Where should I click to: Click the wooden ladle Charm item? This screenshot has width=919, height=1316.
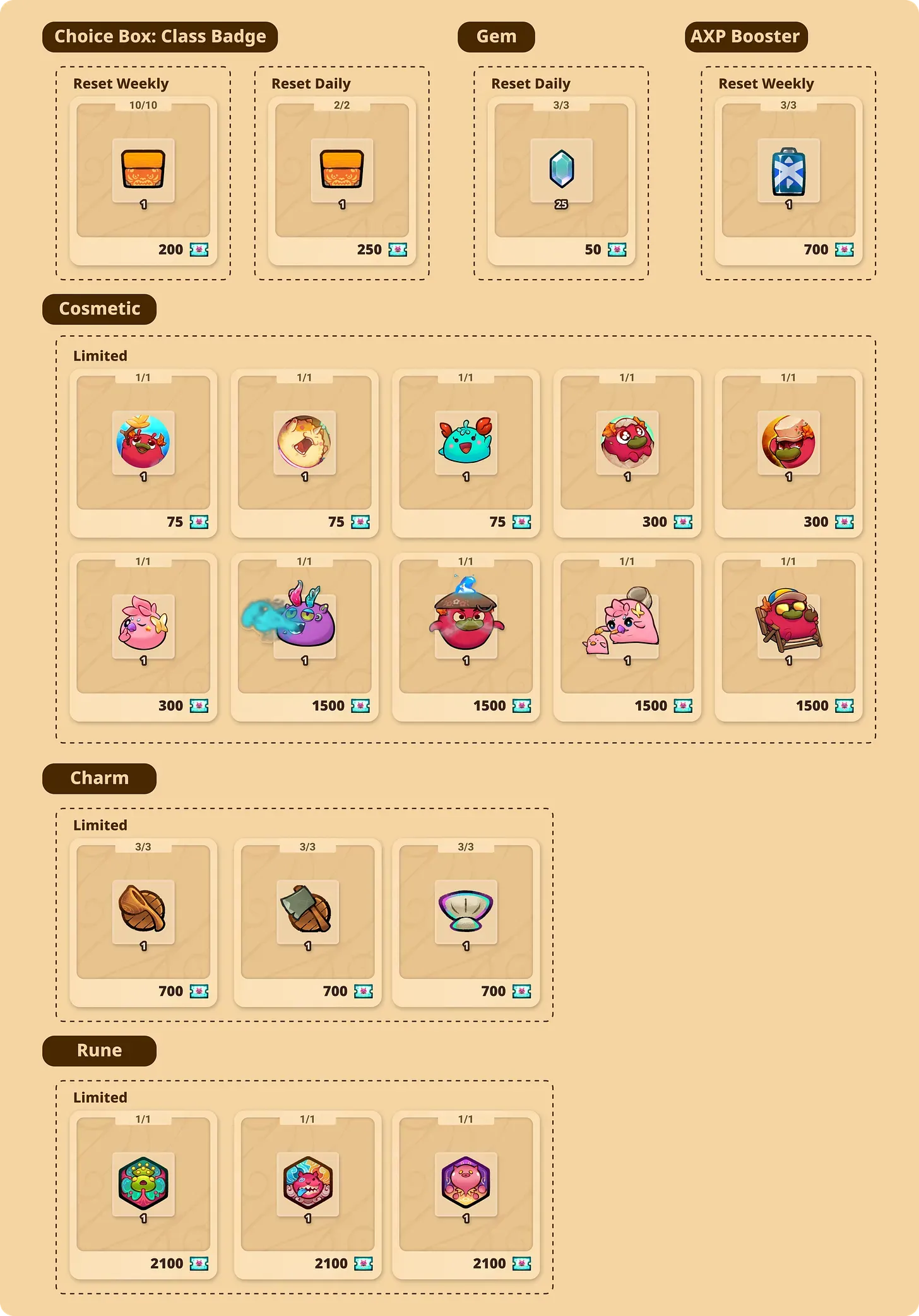(x=143, y=912)
